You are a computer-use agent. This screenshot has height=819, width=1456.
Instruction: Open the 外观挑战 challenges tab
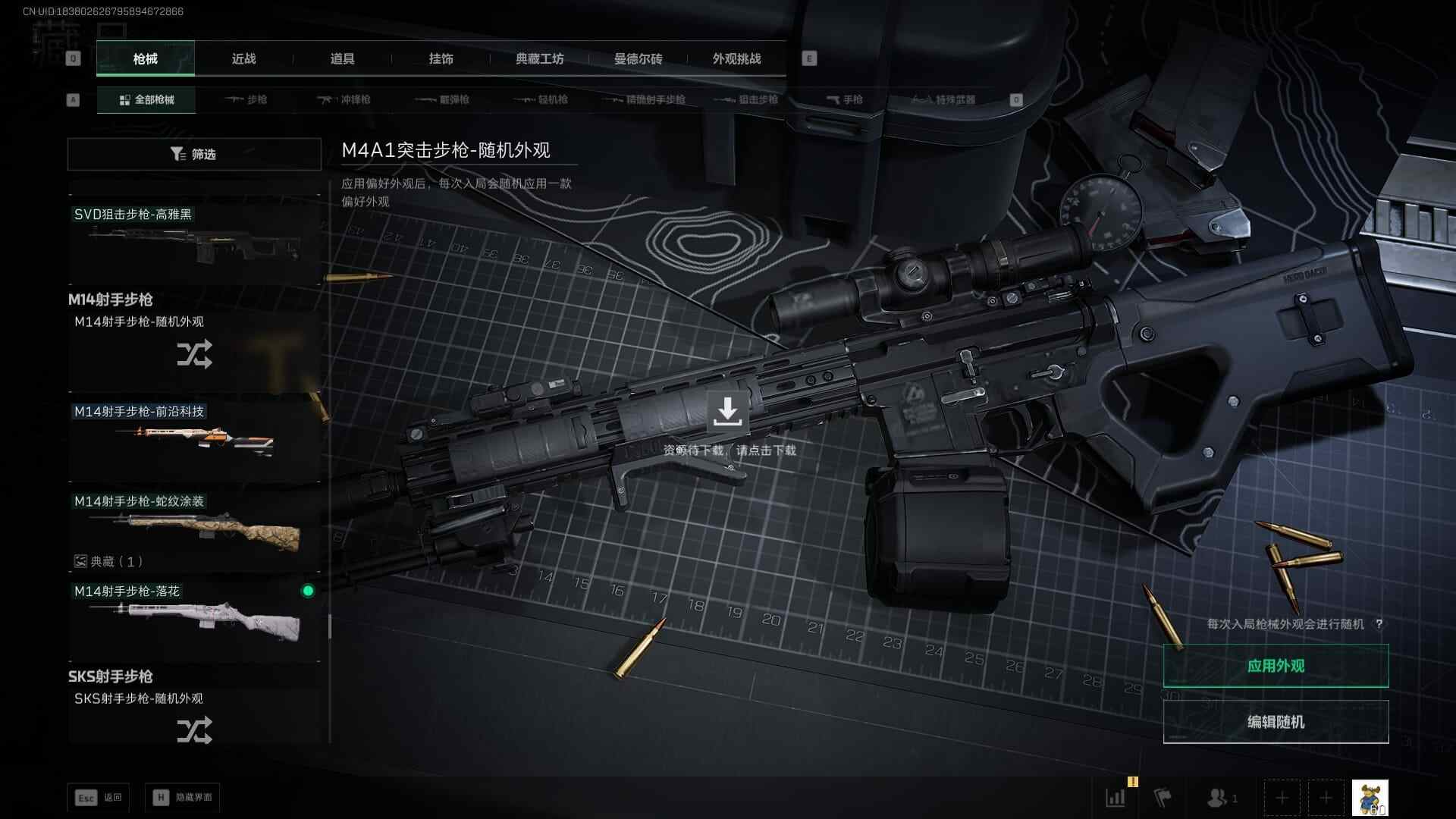736,59
